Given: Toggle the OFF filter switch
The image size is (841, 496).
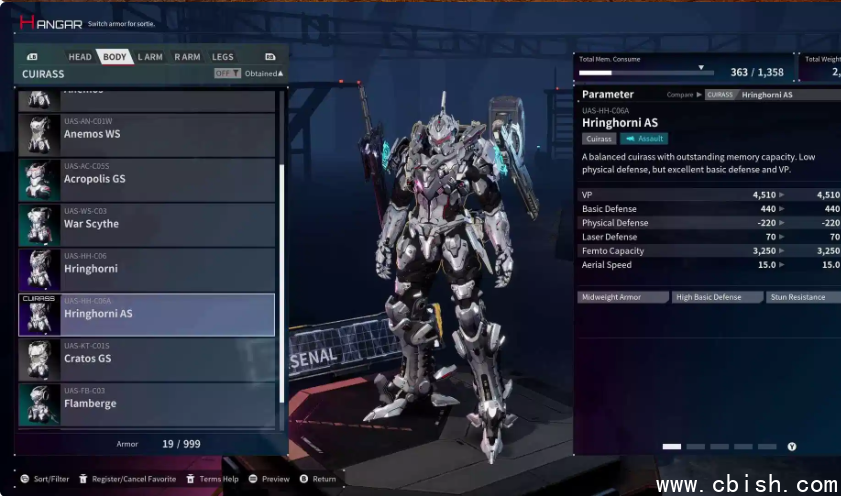Looking at the screenshot, I should [227, 74].
